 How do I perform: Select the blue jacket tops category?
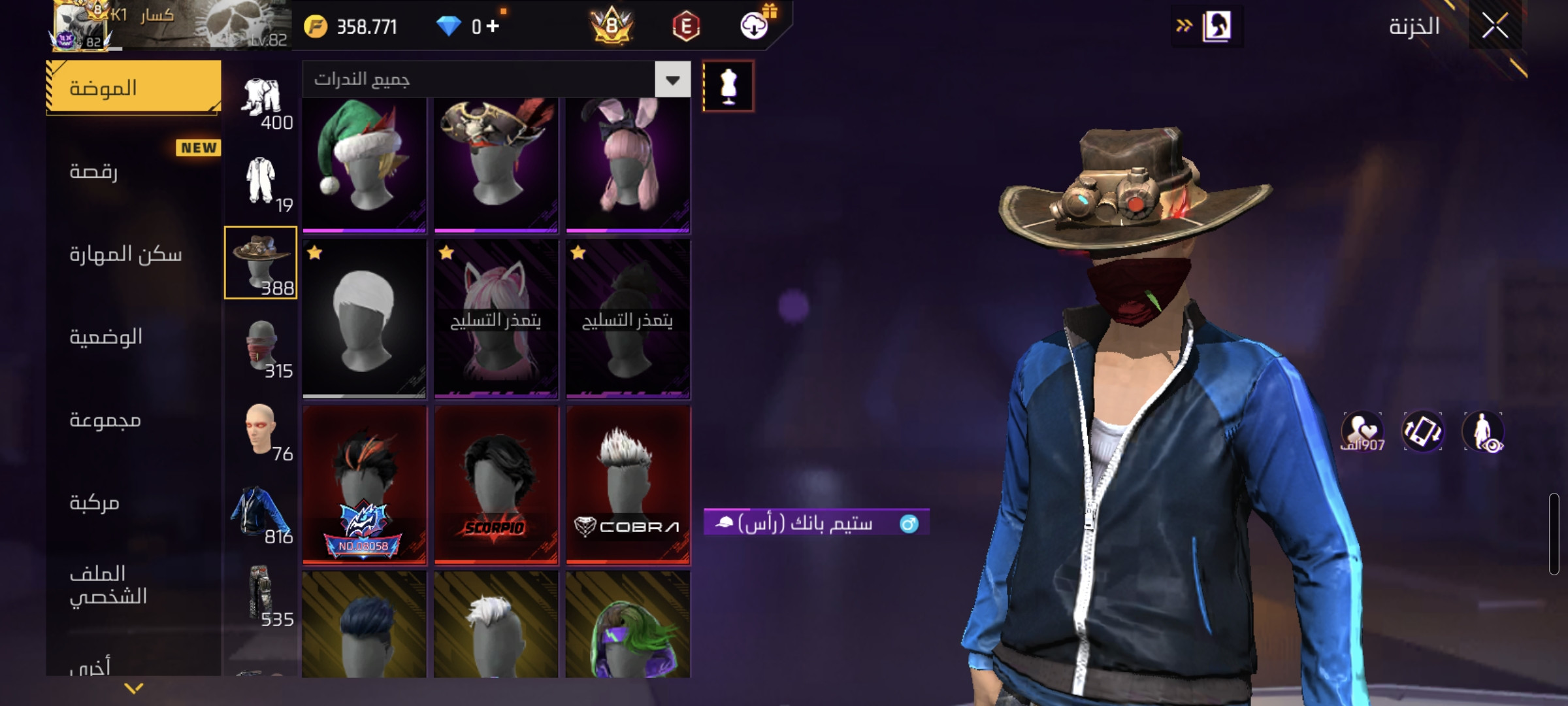261,513
